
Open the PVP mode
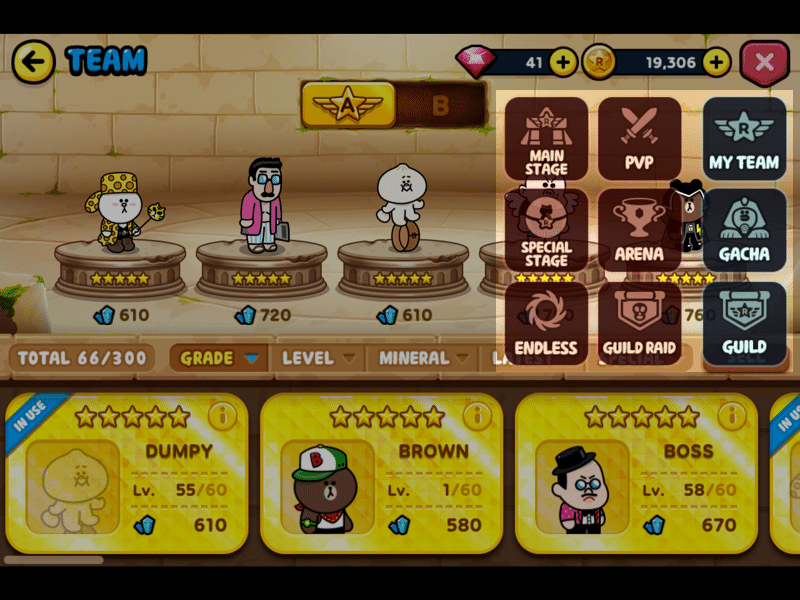(x=639, y=139)
